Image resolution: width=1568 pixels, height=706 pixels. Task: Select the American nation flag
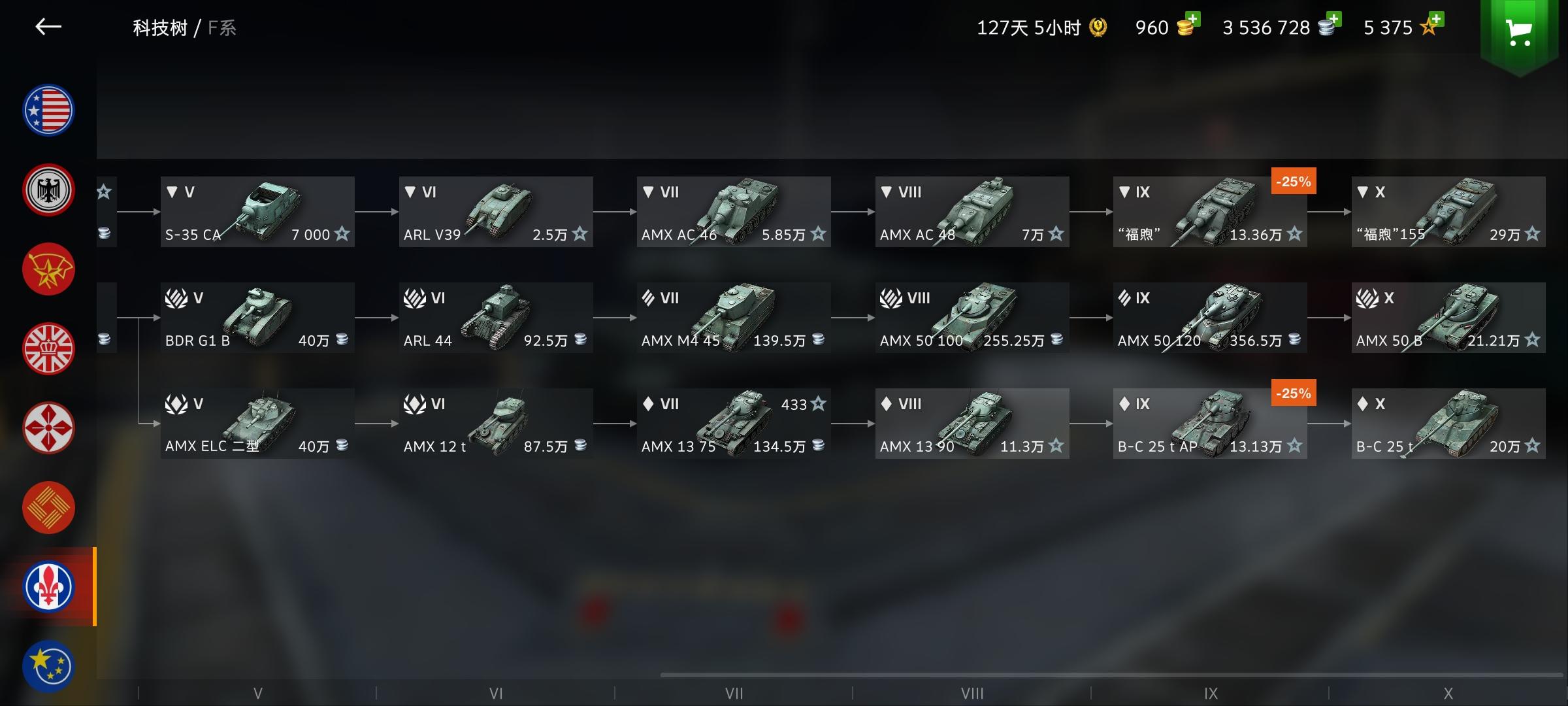[48, 110]
